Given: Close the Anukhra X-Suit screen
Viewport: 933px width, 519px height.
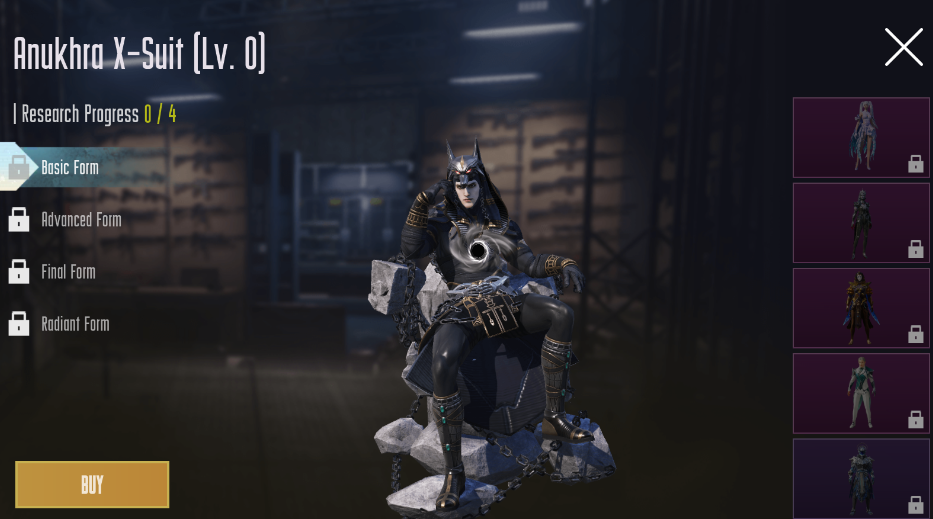Looking at the screenshot, I should point(903,47).
